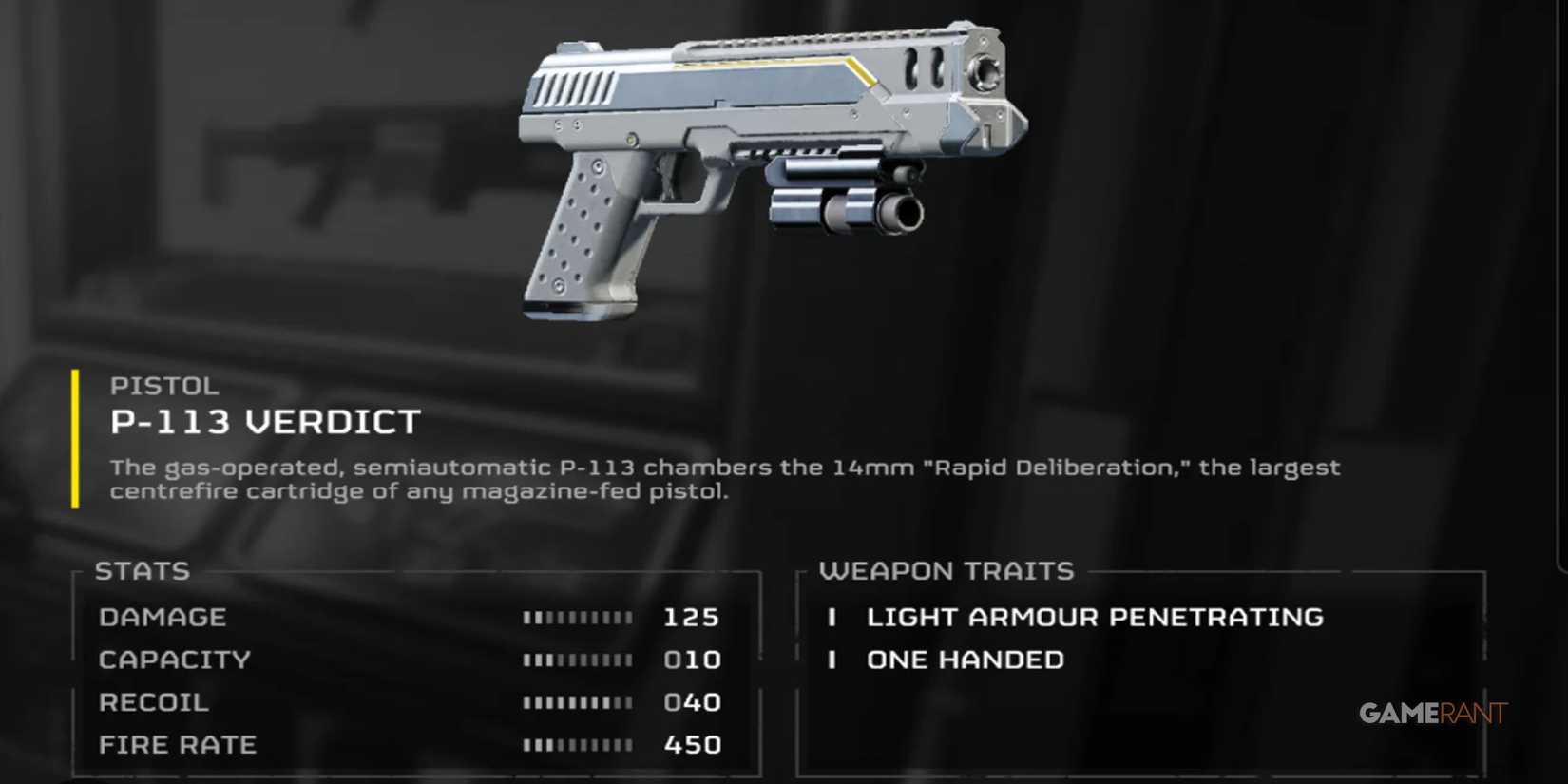Click the One Handed trait marker
Viewport: 1568px width, 784px height.
pos(834,660)
